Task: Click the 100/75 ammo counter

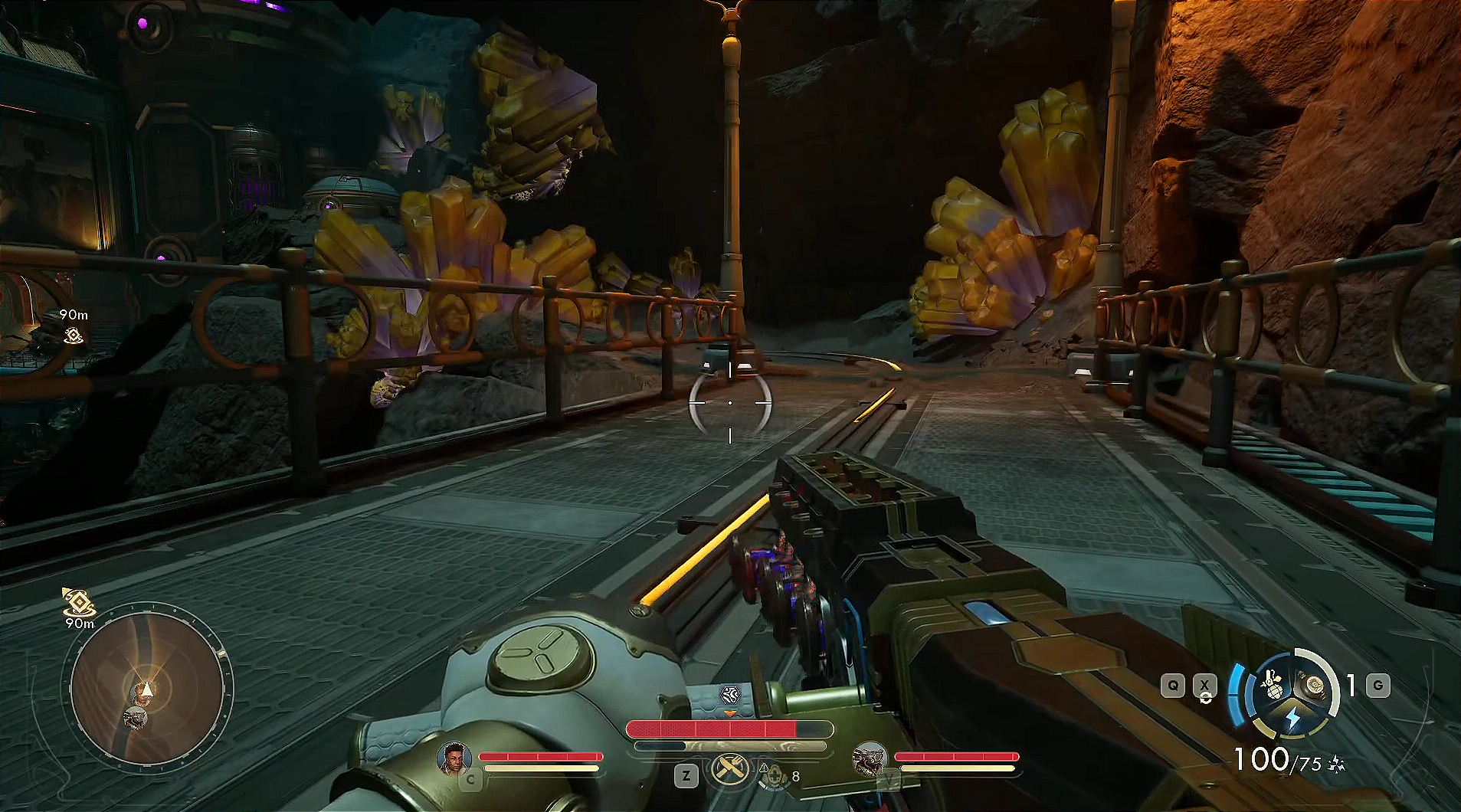Action: point(1276,759)
